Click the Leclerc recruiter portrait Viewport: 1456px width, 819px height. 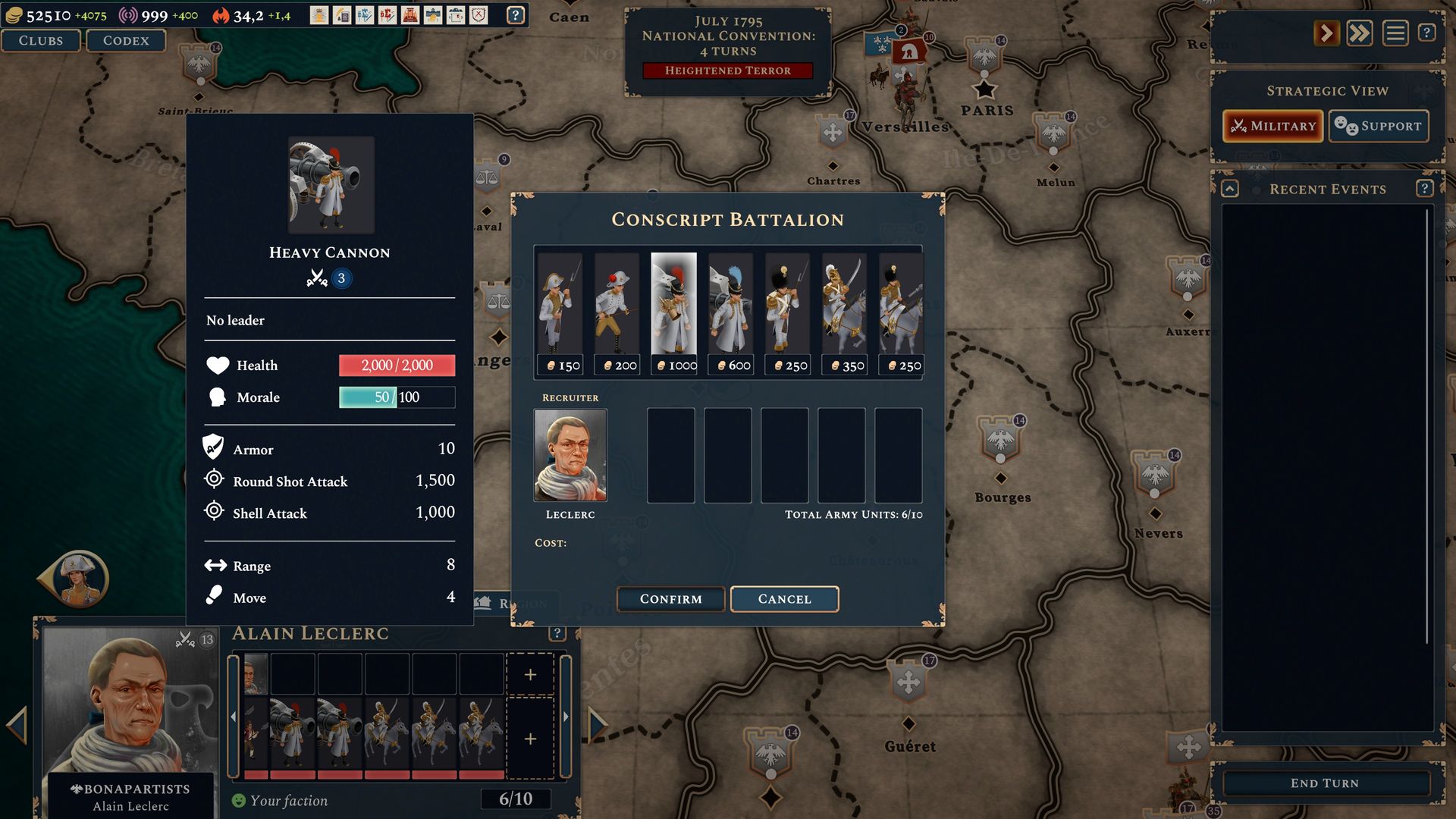(x=570, y=456)
